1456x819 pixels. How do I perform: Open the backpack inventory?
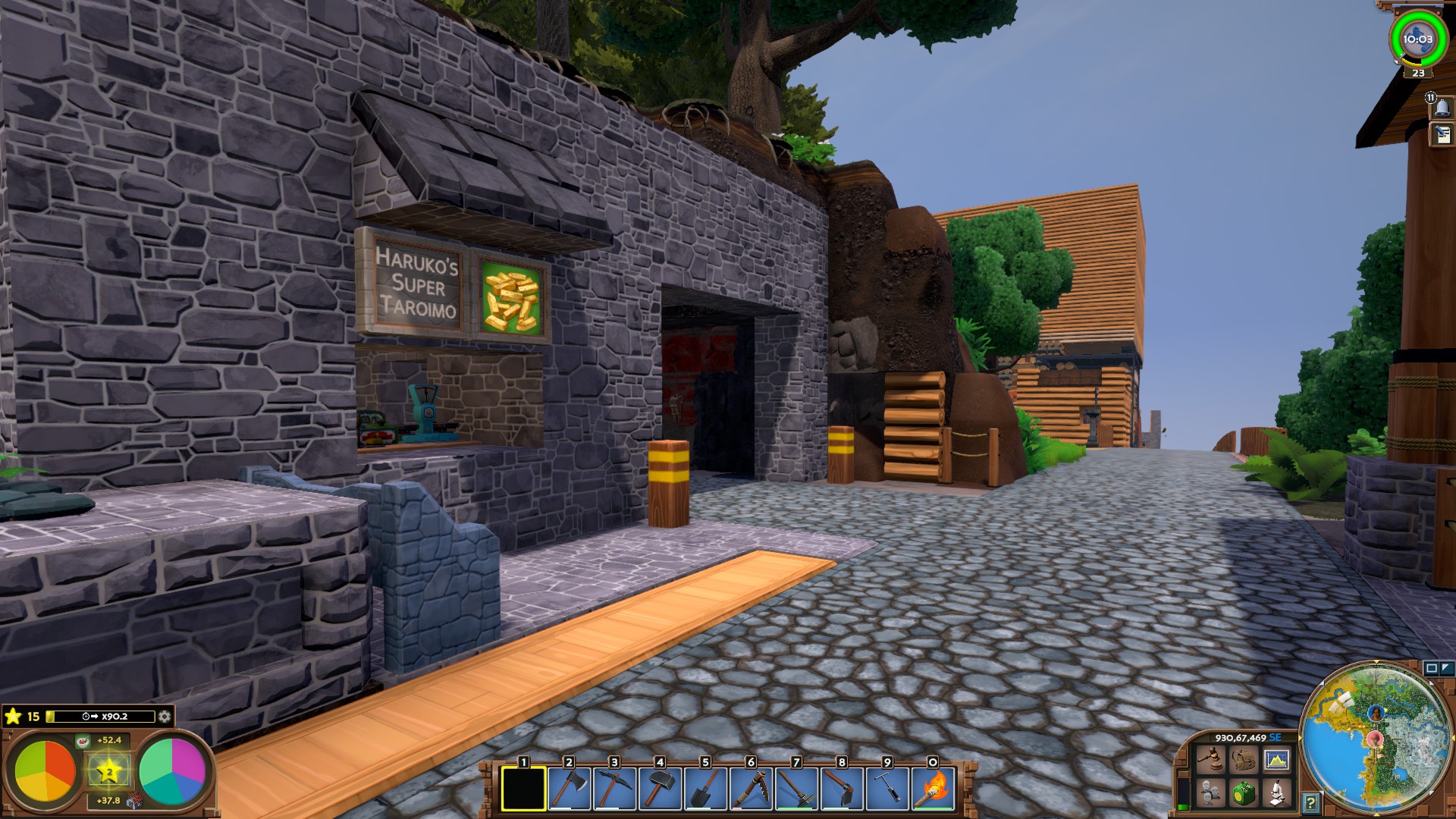tap(1244, 759)
